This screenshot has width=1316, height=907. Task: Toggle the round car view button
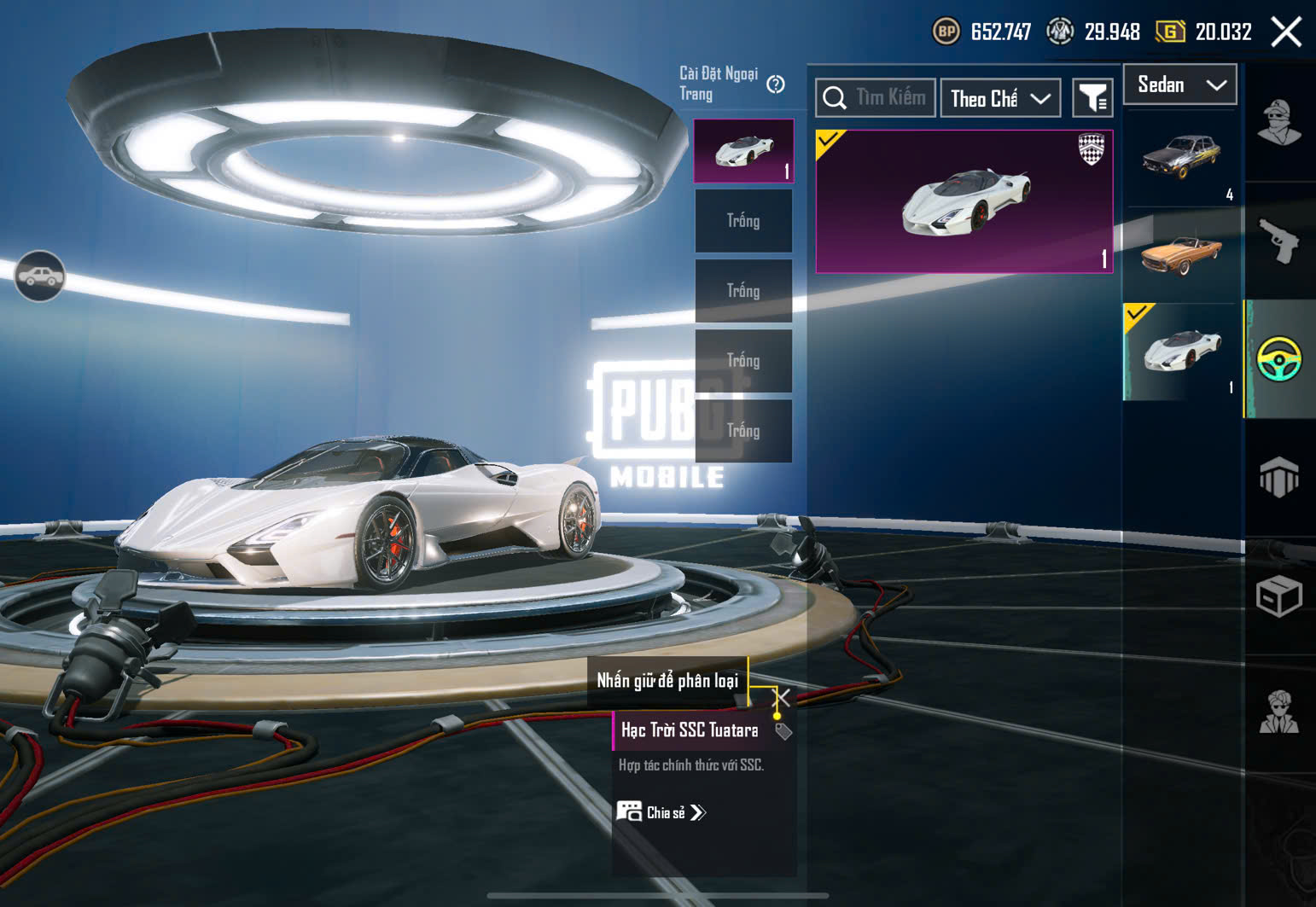[39, 276]
